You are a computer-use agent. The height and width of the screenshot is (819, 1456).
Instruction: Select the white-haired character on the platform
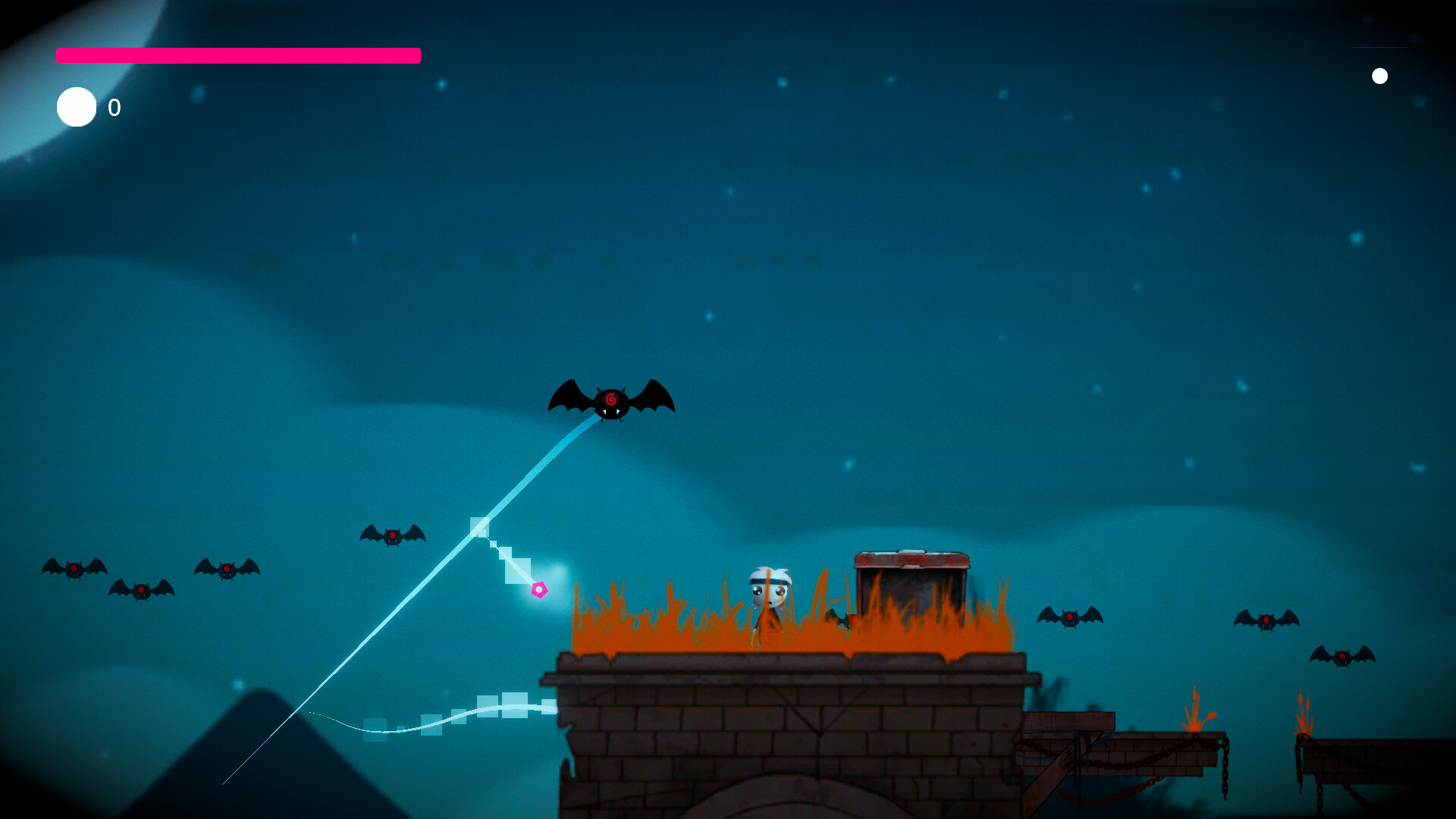[767, 599]
